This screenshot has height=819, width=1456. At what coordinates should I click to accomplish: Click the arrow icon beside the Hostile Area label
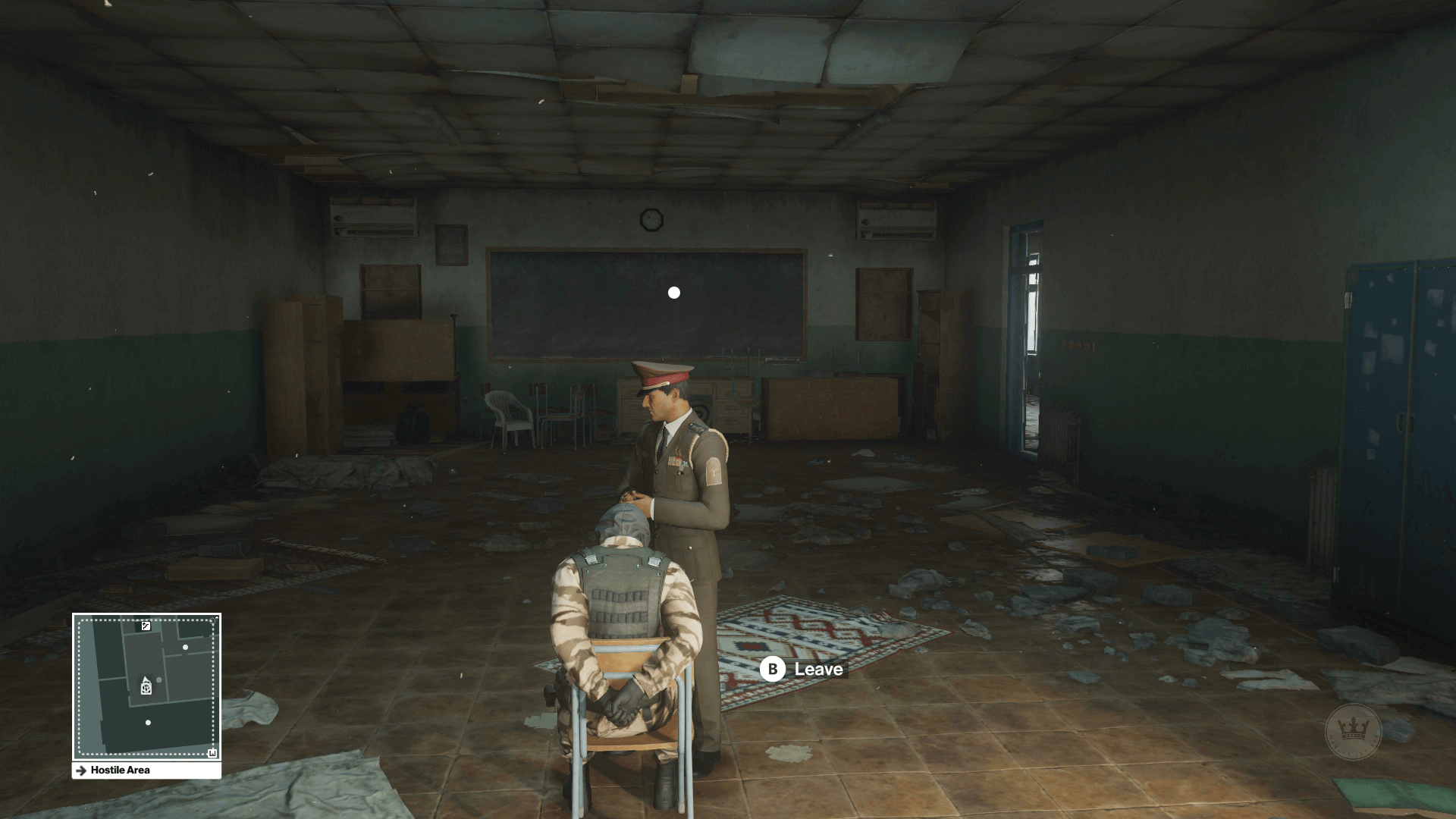pyautogui.click(x=81, y=770)
